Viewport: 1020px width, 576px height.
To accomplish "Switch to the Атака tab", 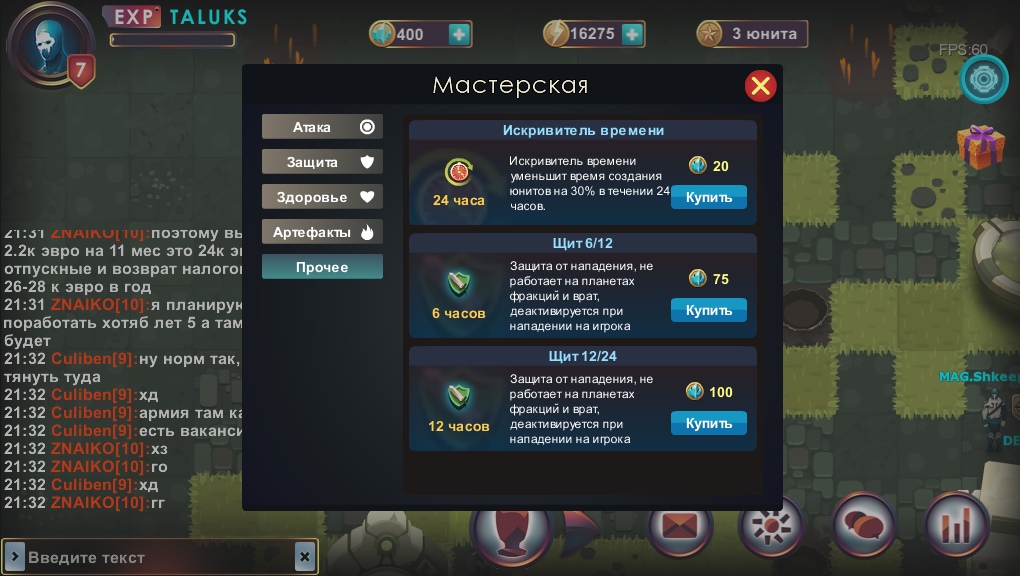I will [322, 127].
